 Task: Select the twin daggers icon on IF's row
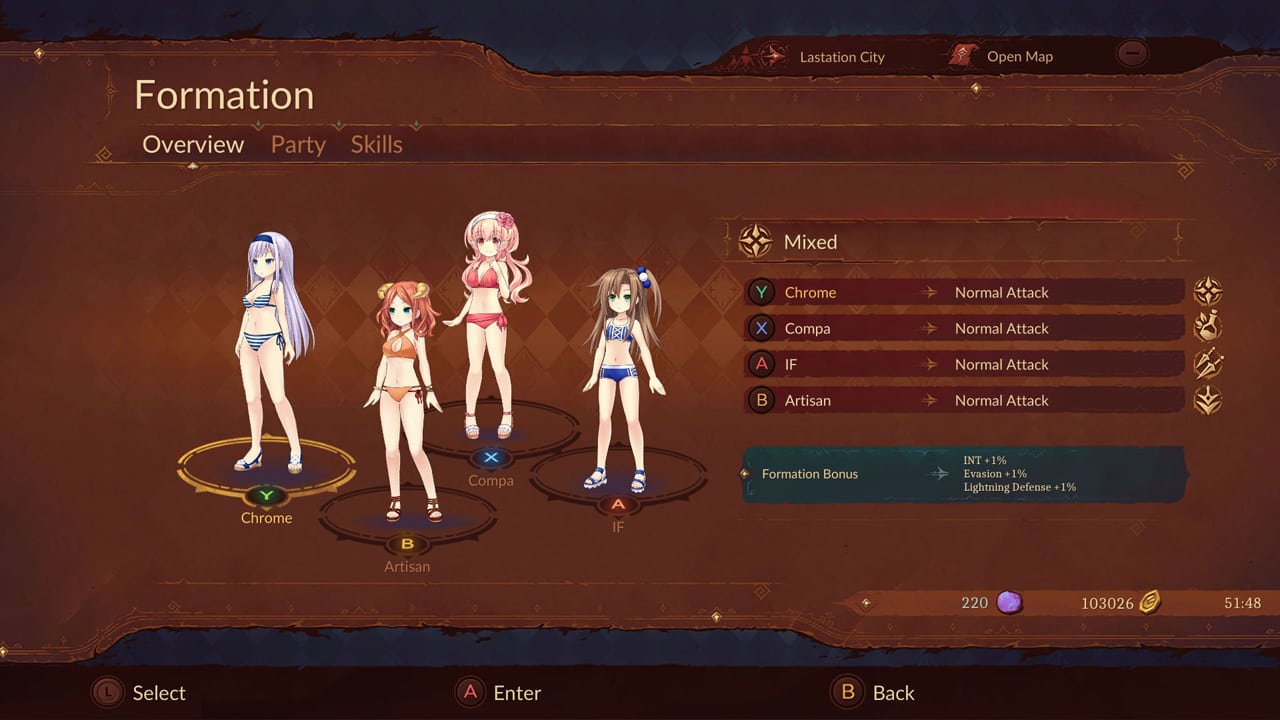[1209, 363]
